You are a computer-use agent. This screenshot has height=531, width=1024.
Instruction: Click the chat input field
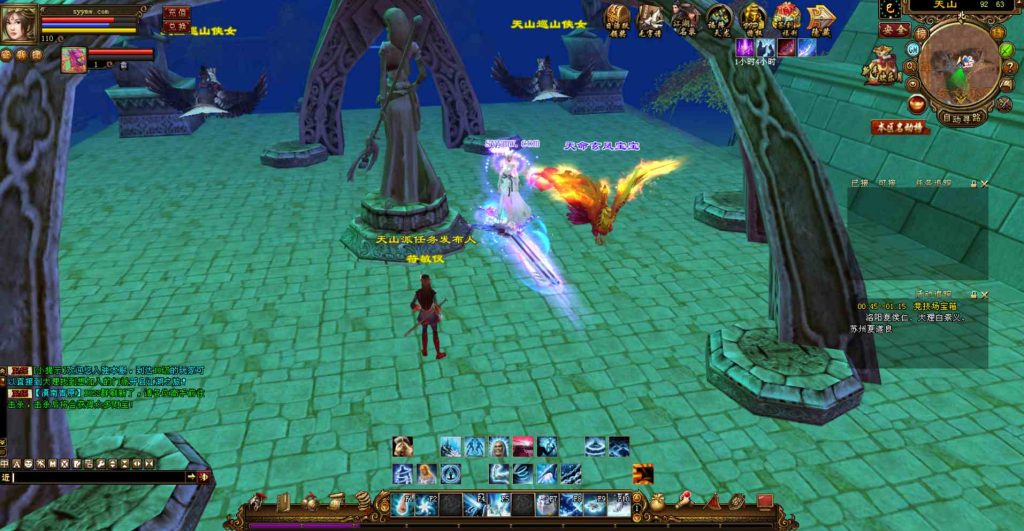pyautogui.click(x=100, y=478)
